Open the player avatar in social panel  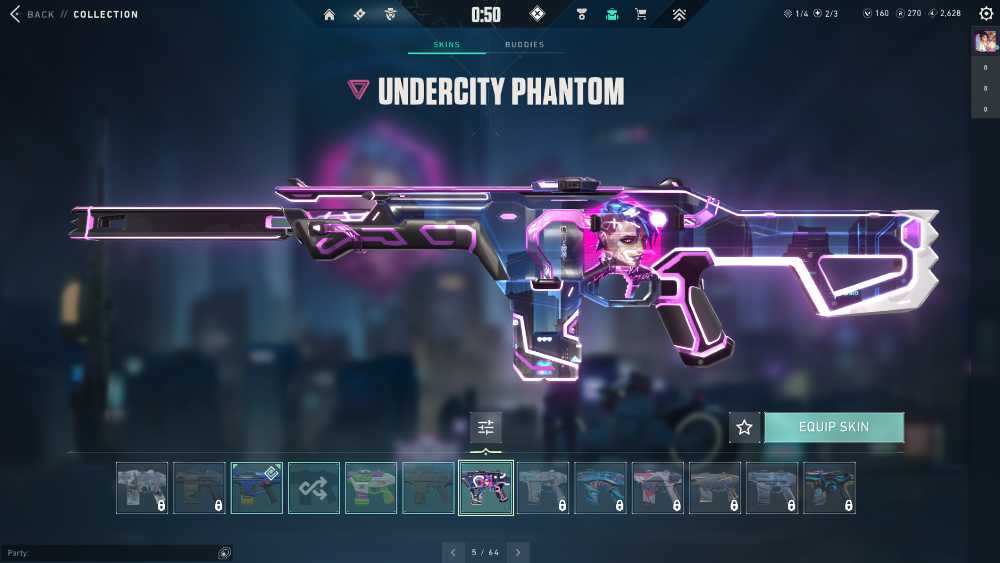[x=985, y=41]
